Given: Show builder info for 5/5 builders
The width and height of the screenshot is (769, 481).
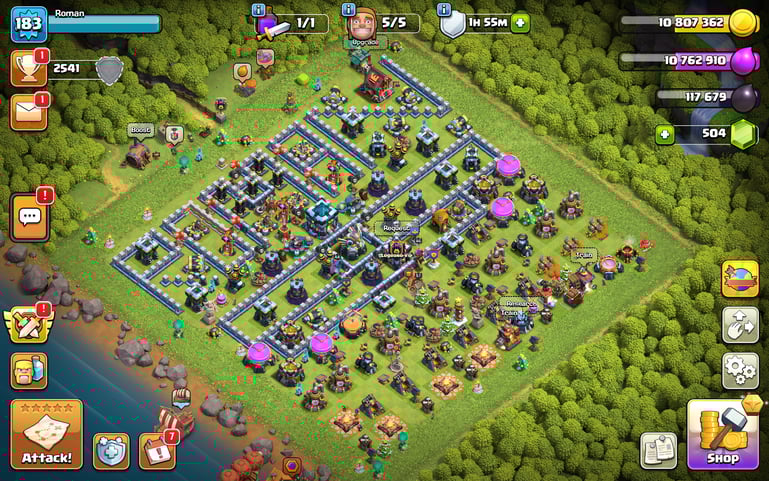Looking at the screenshot, I should click(x=350, y=10).
